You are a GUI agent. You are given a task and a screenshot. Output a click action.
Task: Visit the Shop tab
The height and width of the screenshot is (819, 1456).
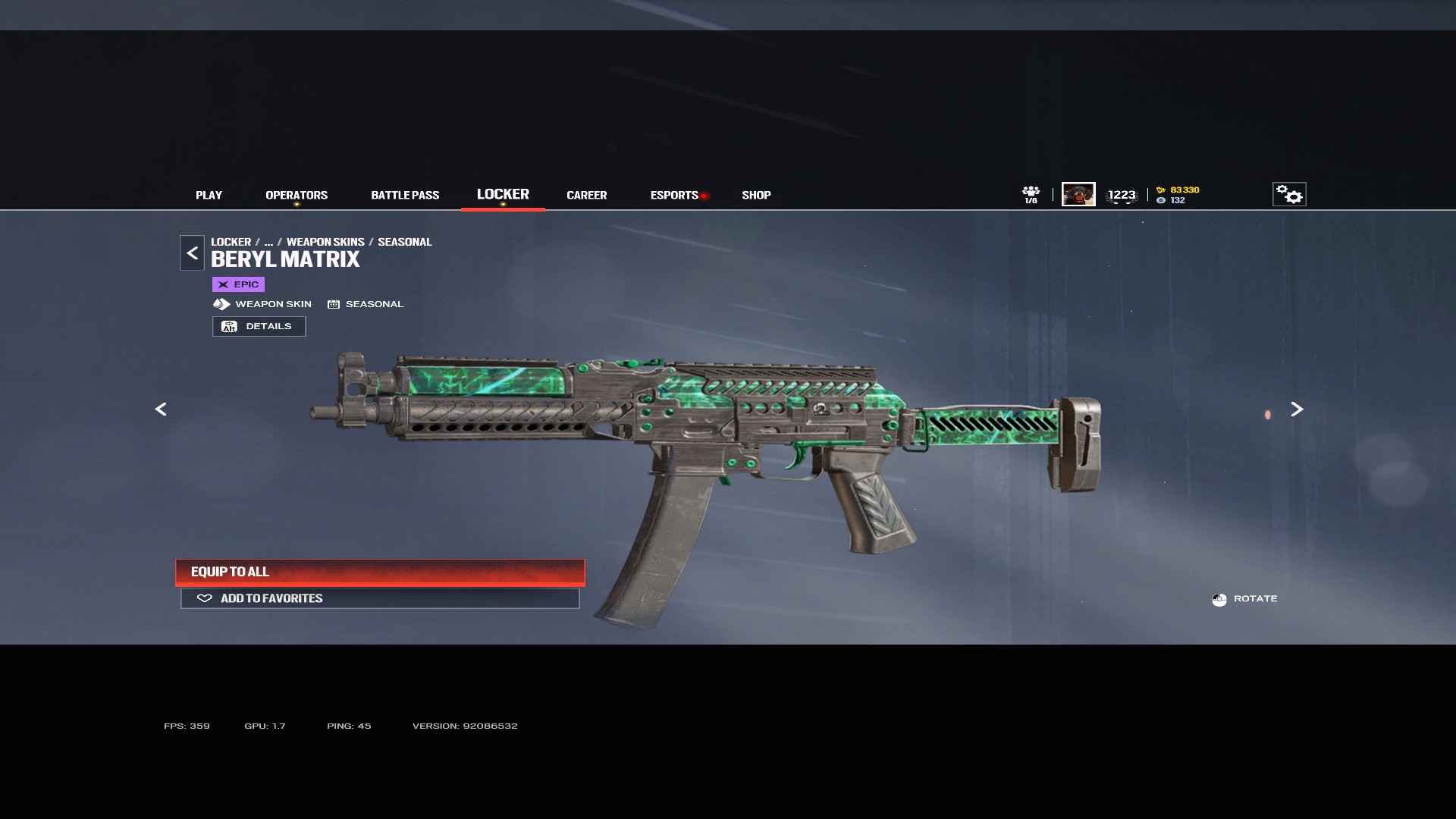coord(756,196)
